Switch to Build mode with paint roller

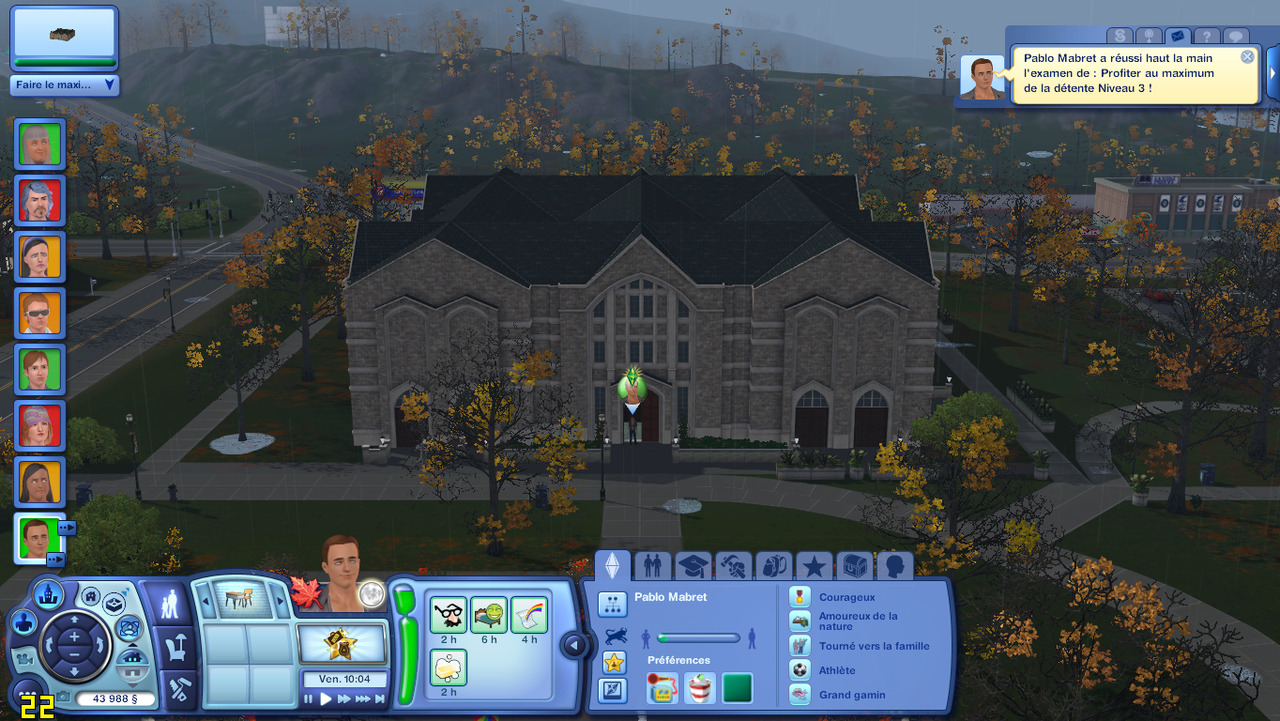click(x=169, y=689)
